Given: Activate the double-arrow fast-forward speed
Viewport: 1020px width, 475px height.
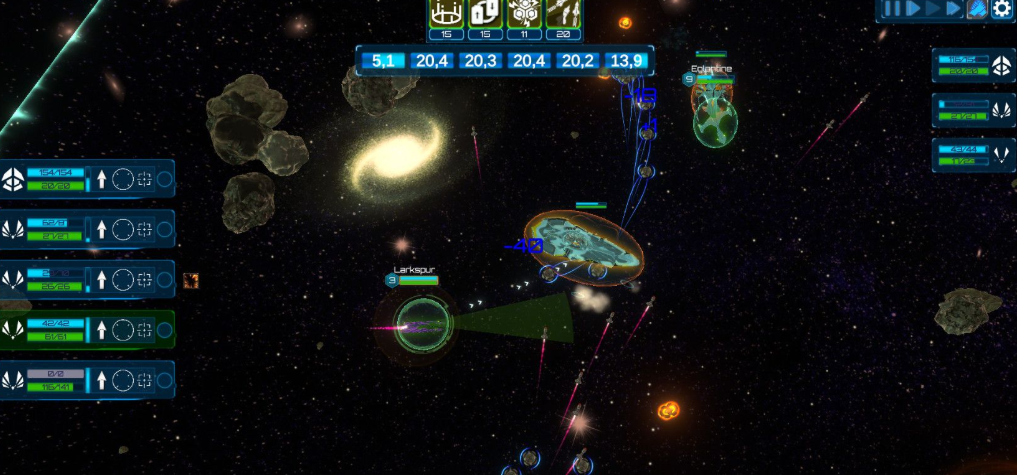Looking at the screenshot, I should [x=953, y=9].
